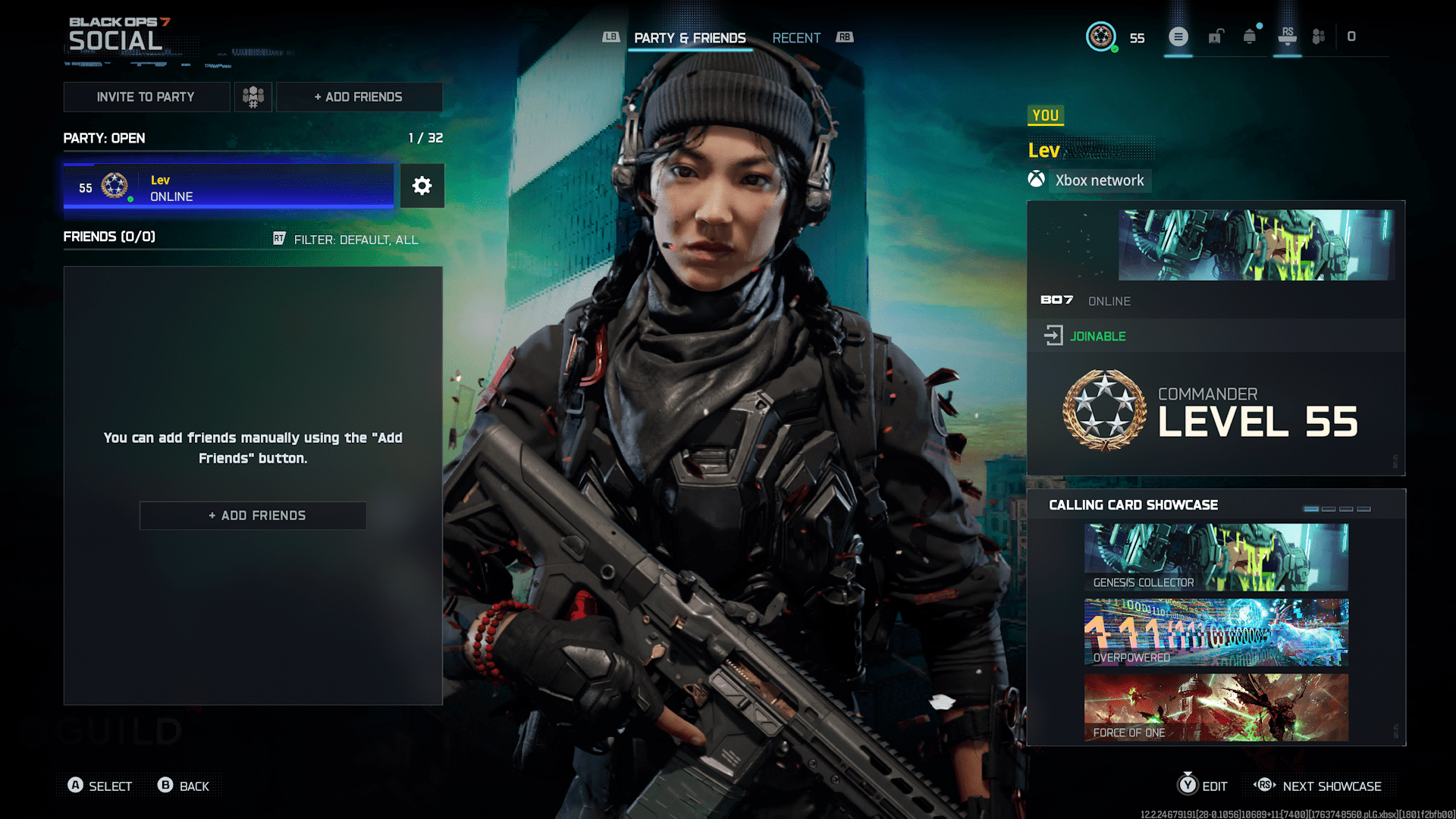Viewport: 1456px width, 819px height.
Task: Open the squad fill icon beside Invite to Party
Action: 253,96
